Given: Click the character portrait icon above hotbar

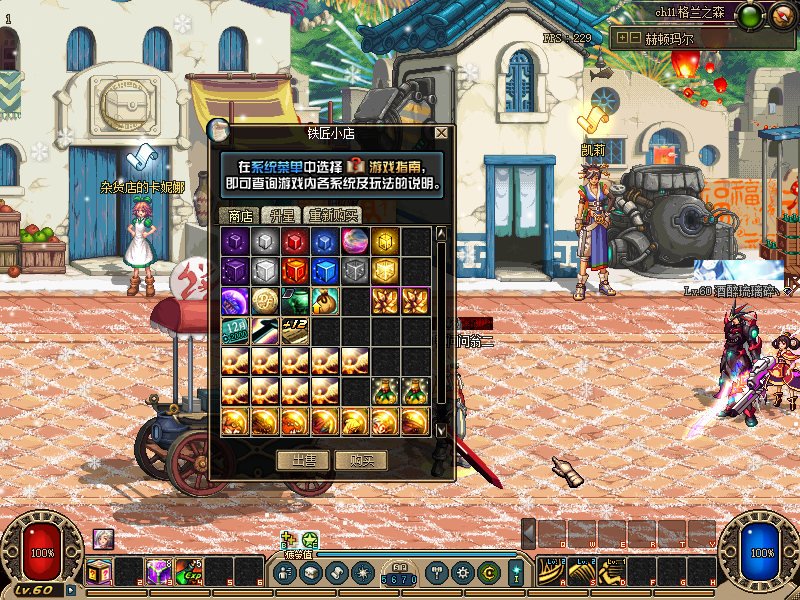Looking at the screenshot, I should 103,538.
